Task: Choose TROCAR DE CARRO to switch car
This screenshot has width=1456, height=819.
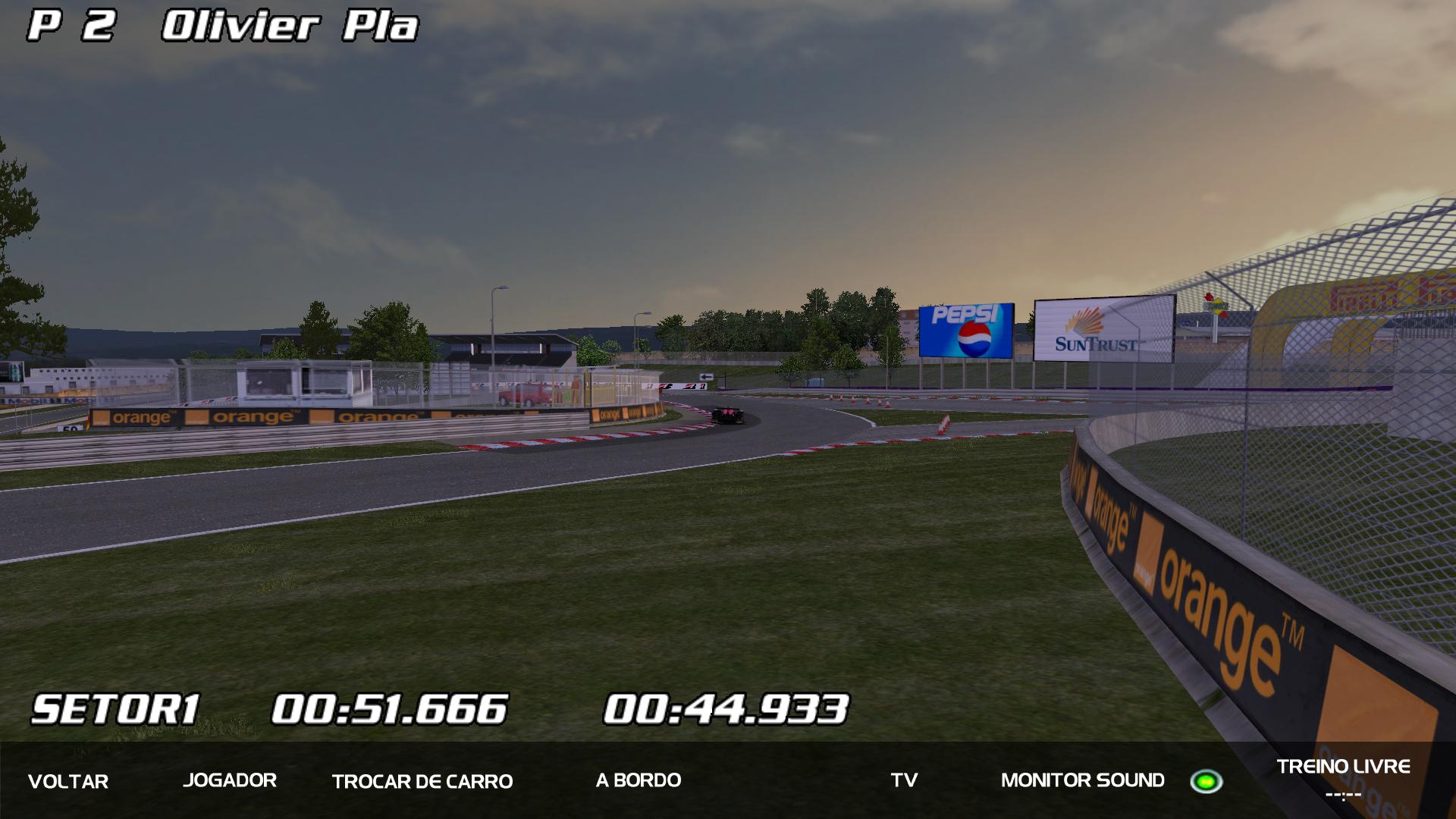Action: coord(422,781)
